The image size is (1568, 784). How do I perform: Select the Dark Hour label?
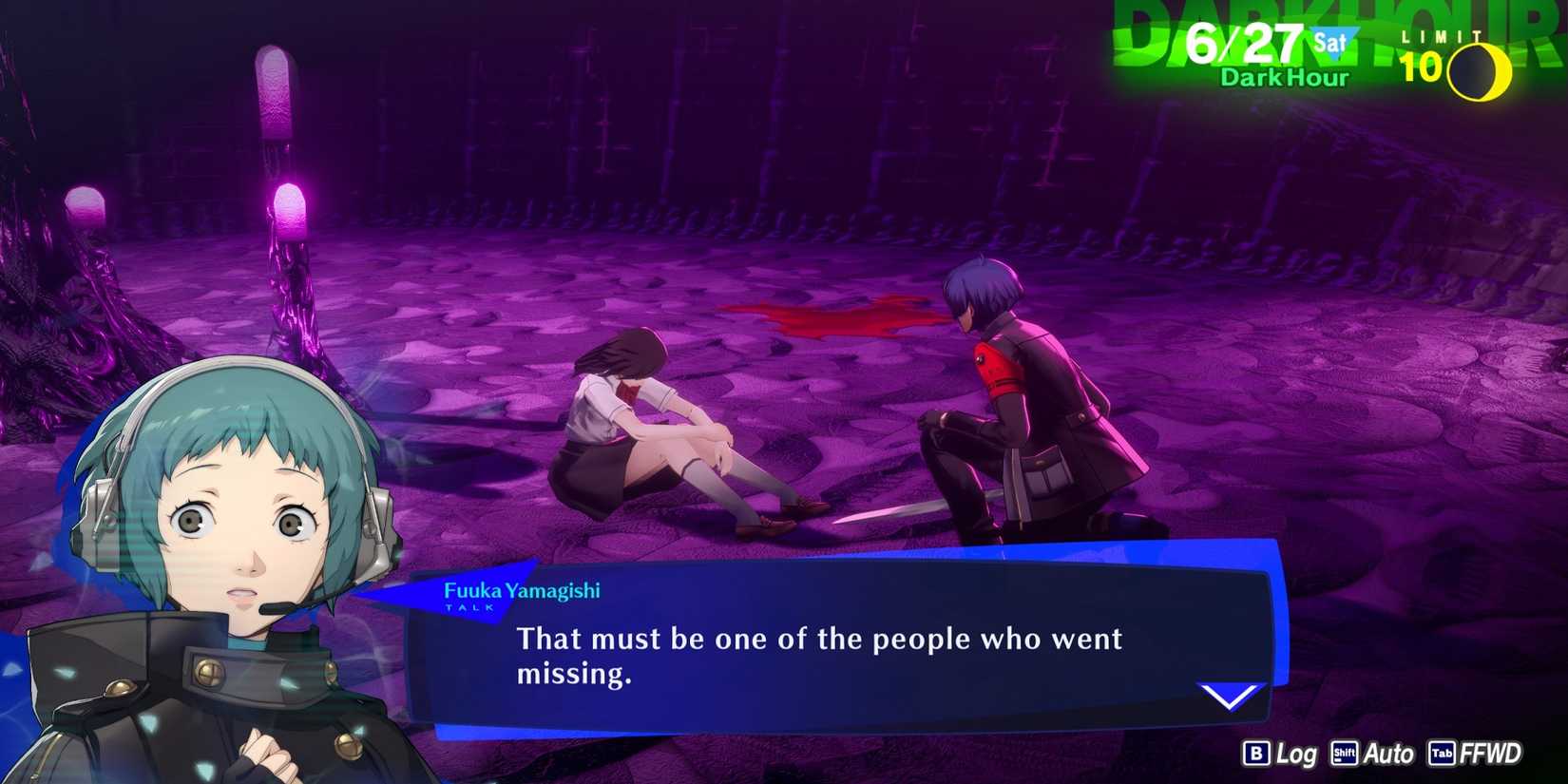[x=1282, y=80]
